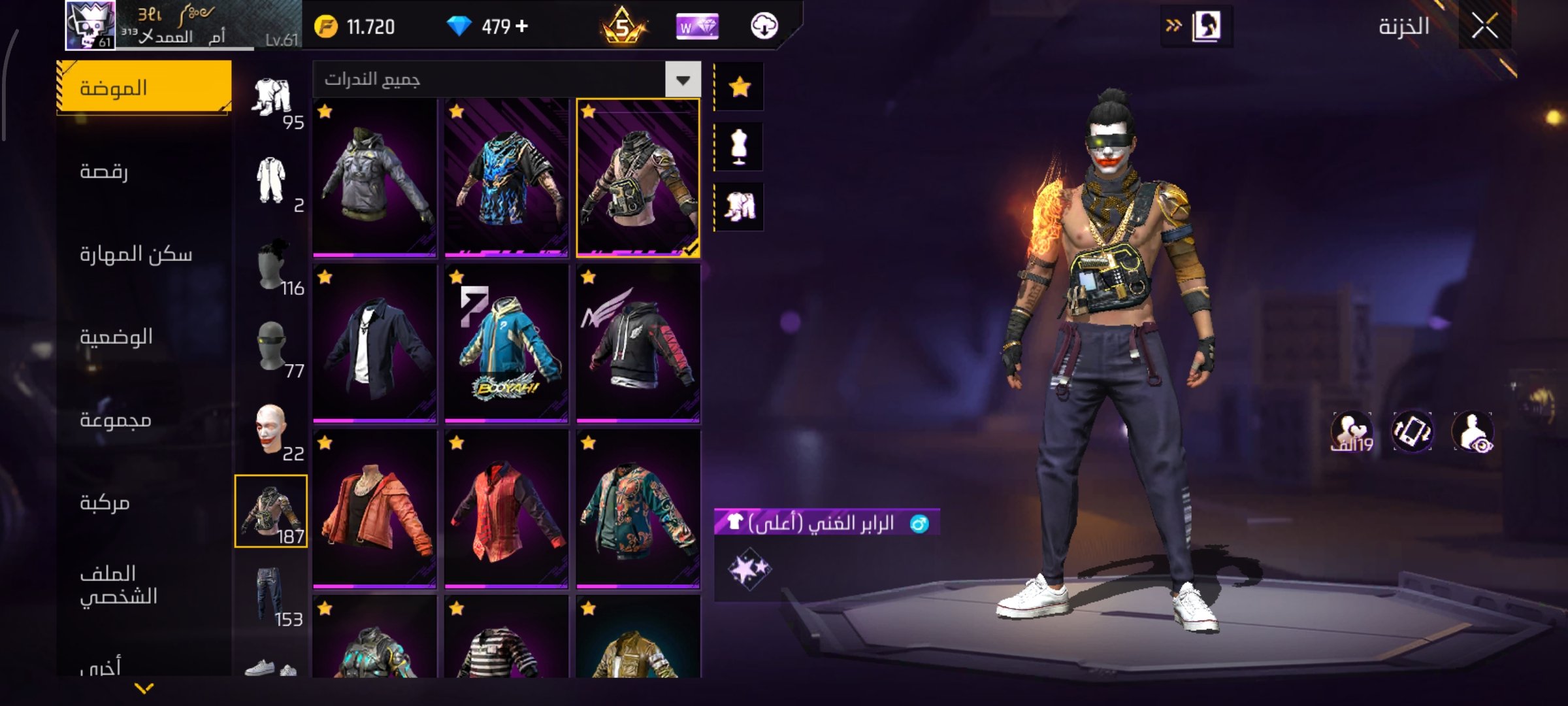Close the vault screen with the X
This screenshot has height=706, width=1568.
(x=1484, y=27)
